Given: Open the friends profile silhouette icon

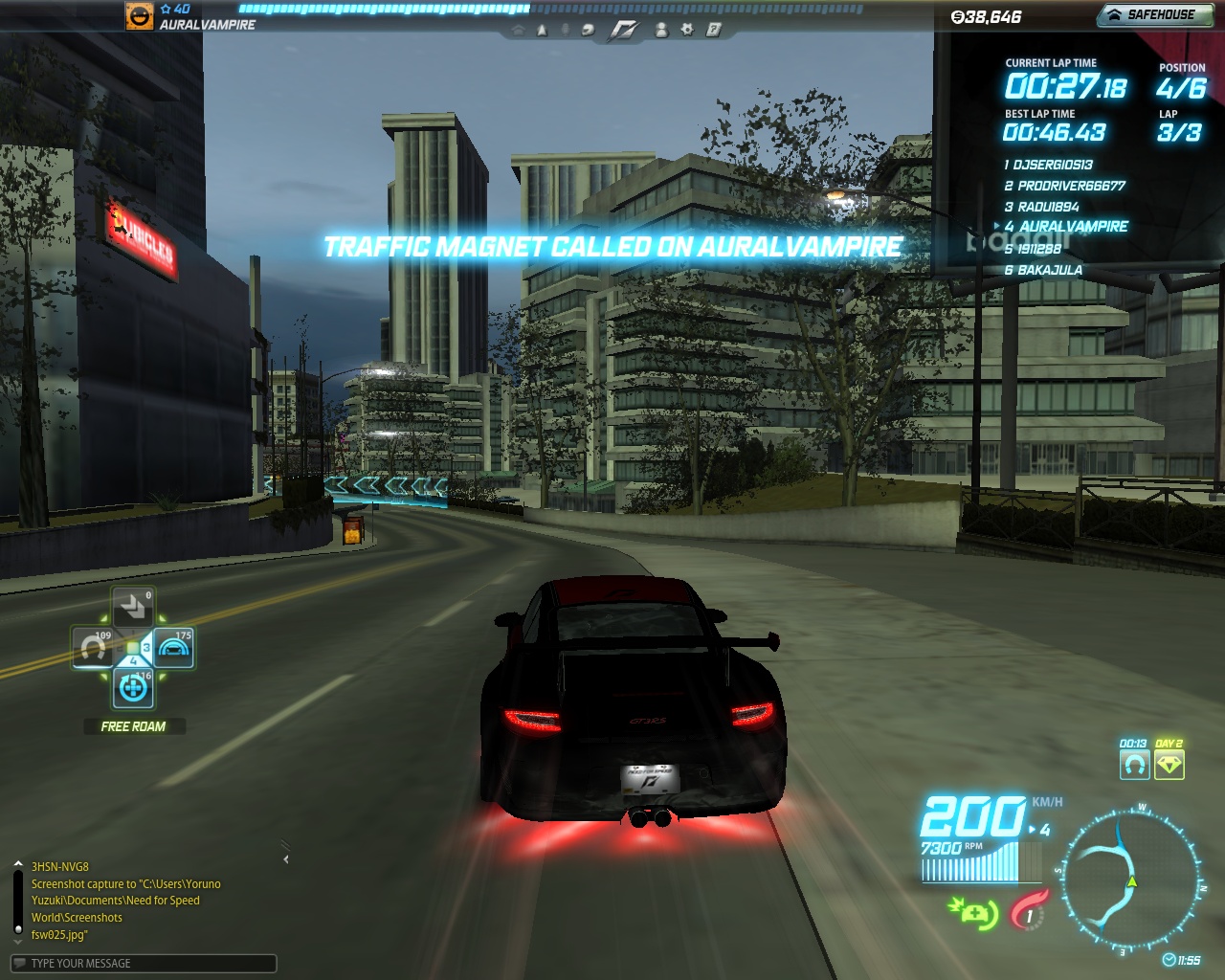Looking at the screenshot, I should point(661,30).
